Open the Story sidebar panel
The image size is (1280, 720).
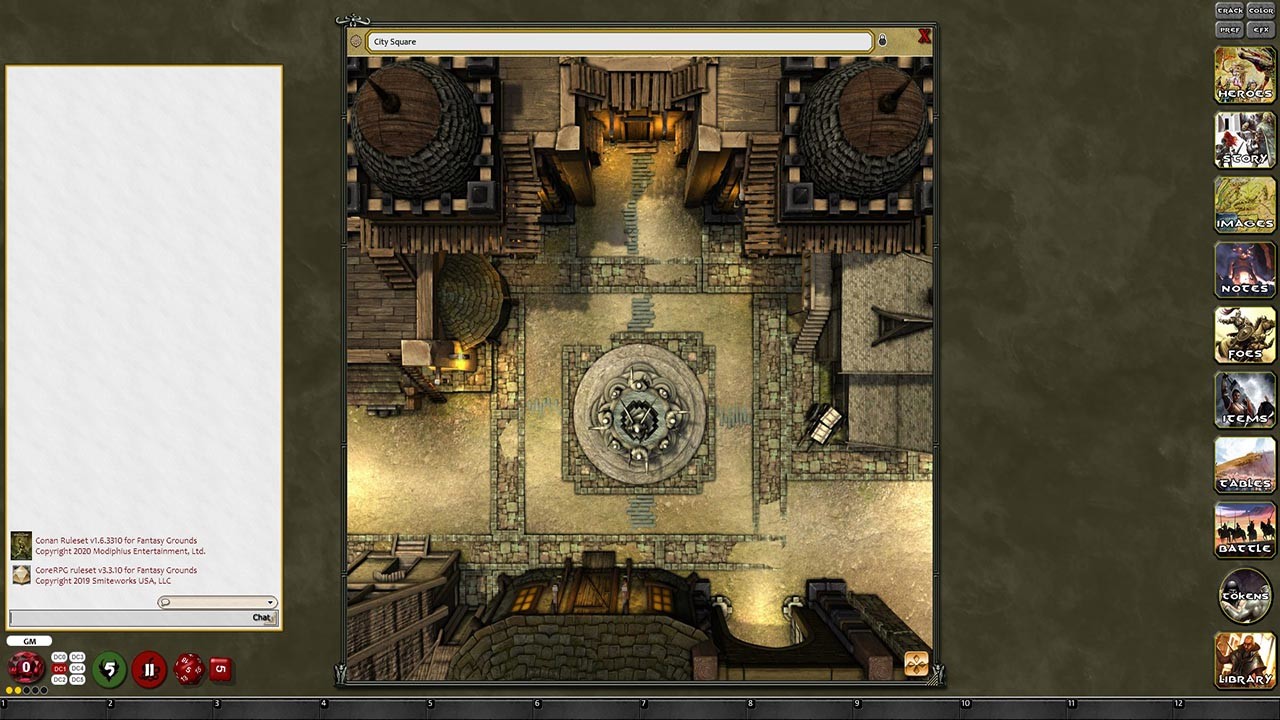tap(1244, 140)
